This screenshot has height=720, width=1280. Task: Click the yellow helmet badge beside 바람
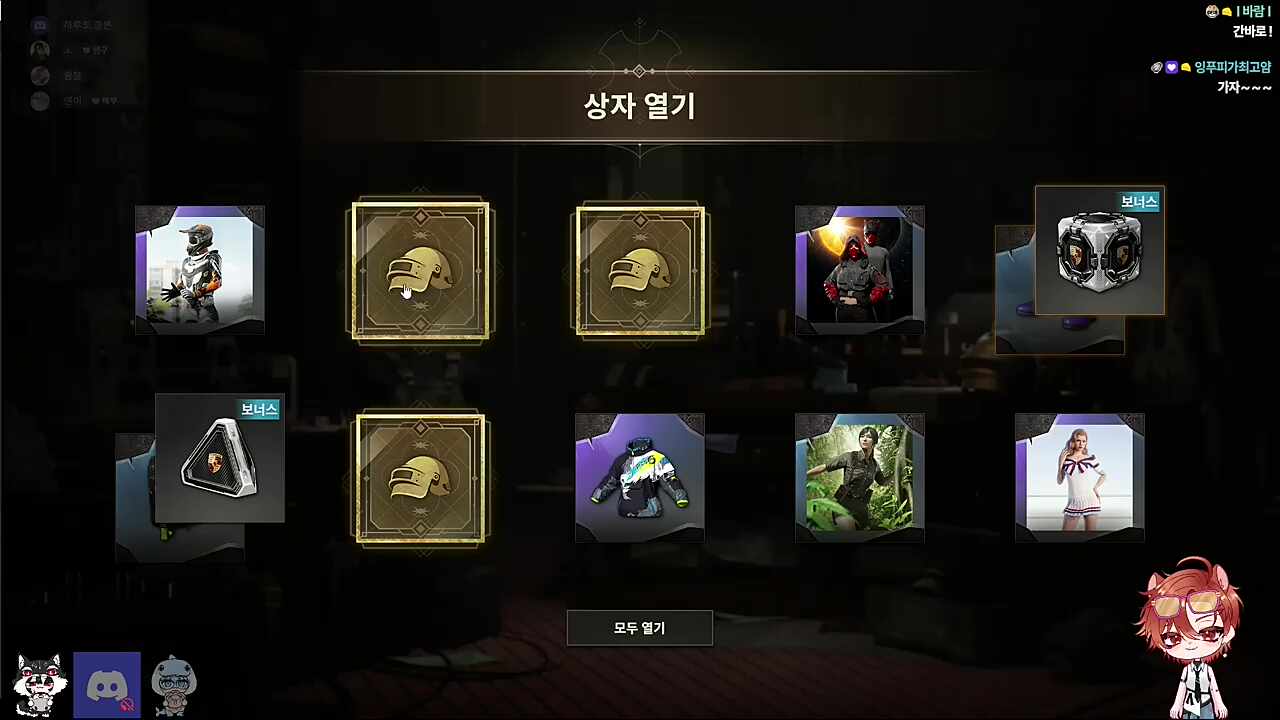tap(1225, 11)
